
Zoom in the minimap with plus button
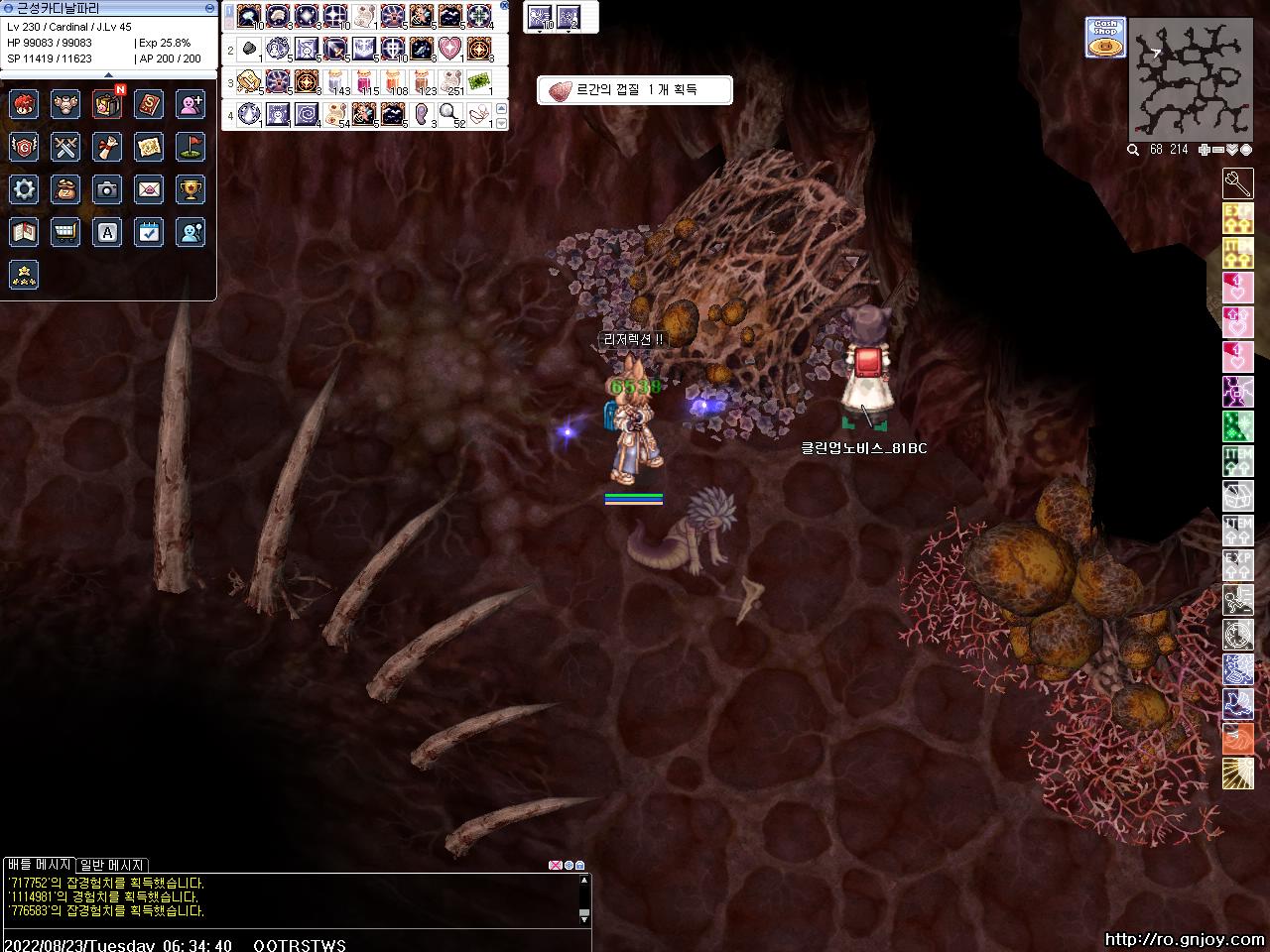[1205, 150]
